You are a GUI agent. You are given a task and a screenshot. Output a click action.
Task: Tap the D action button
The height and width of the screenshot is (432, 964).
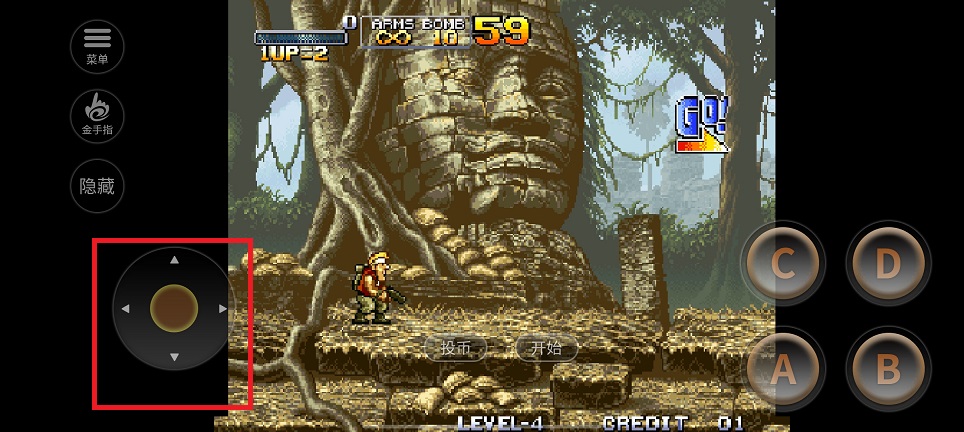[888, 265]
